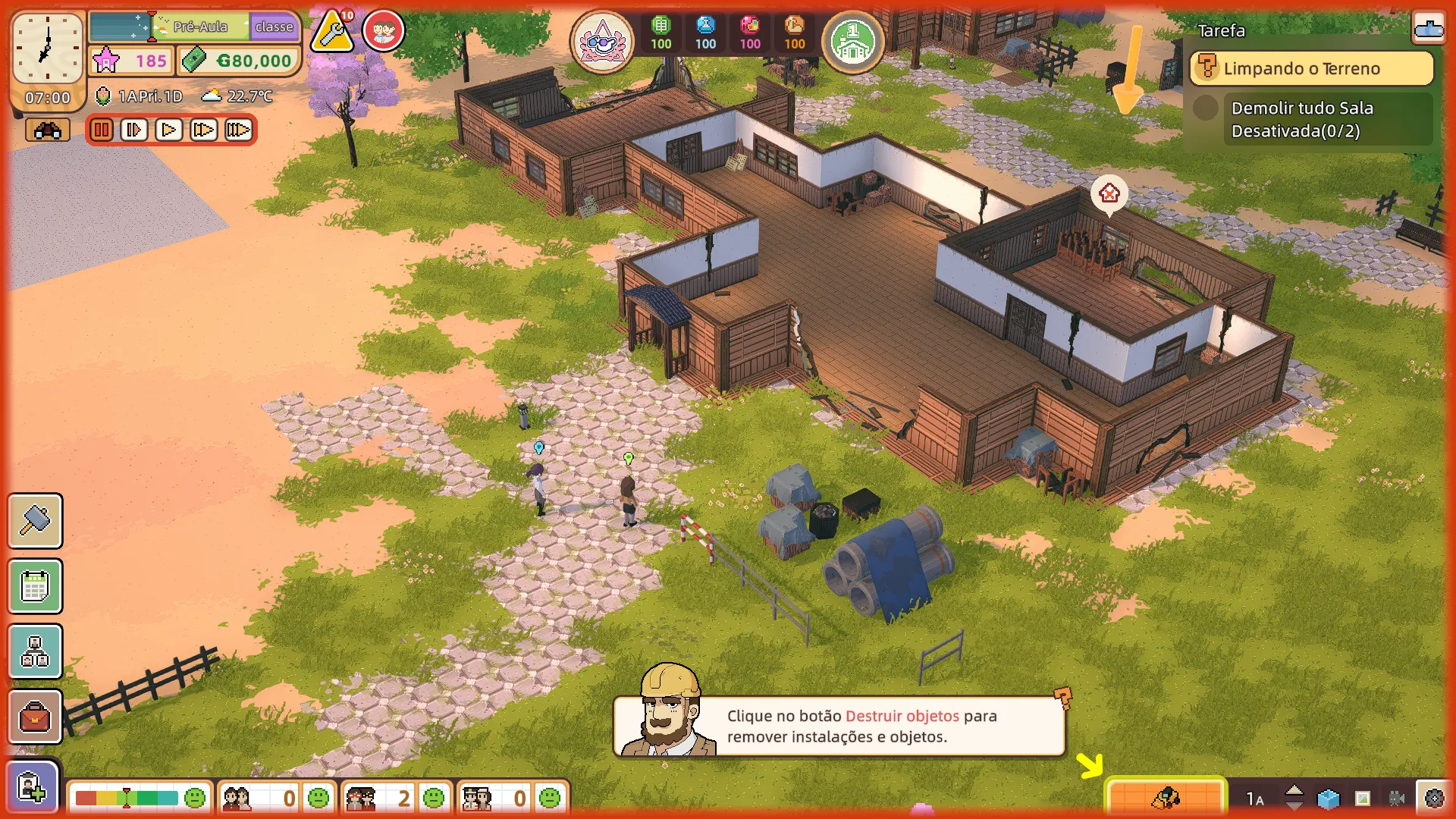Open the school emblem badge
This screenshot has width=1456, height=819.
[x=602, y=41]
